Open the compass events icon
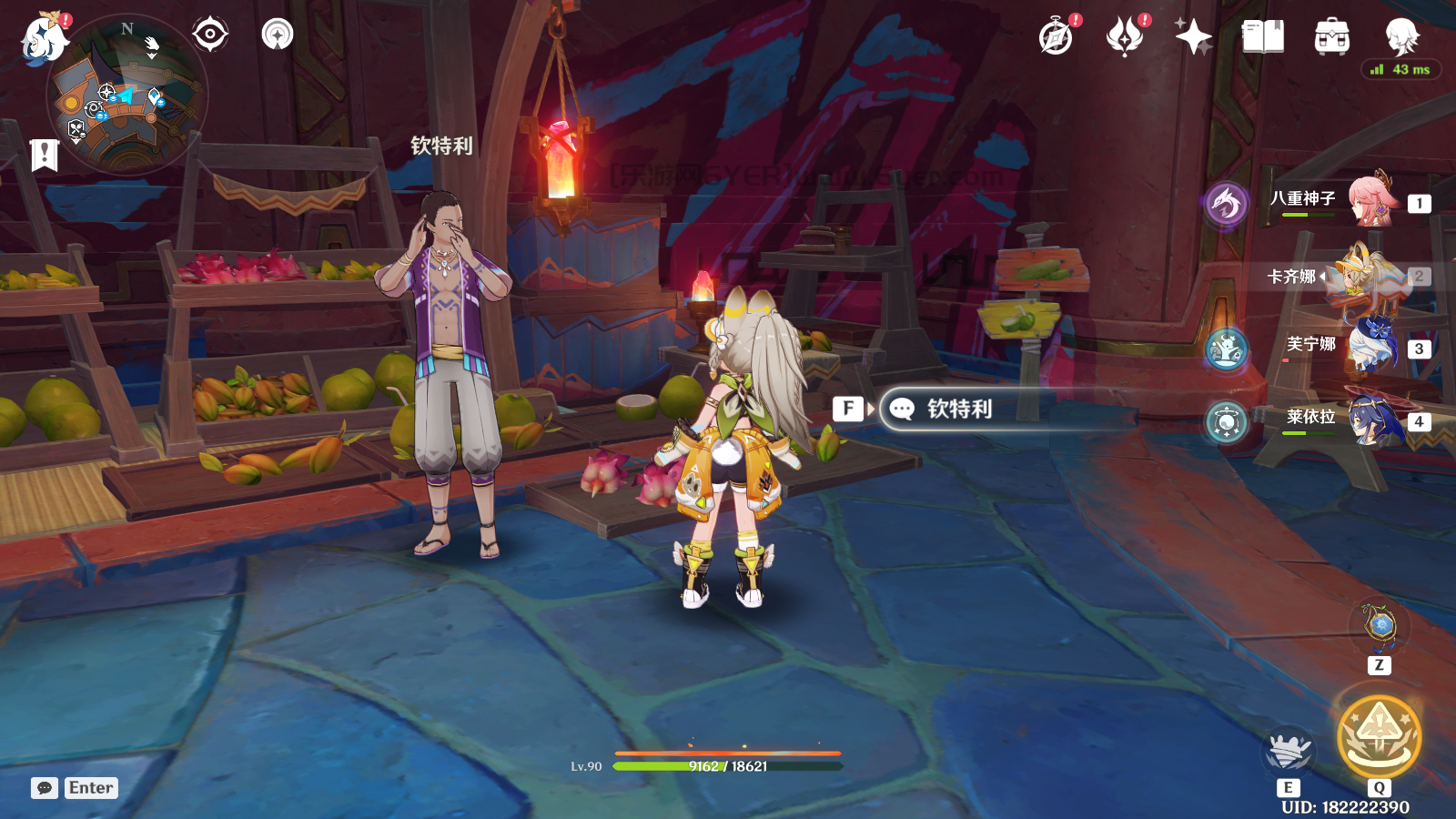1456x819 pixels. pyautogui.click(x=1056, y=37)
